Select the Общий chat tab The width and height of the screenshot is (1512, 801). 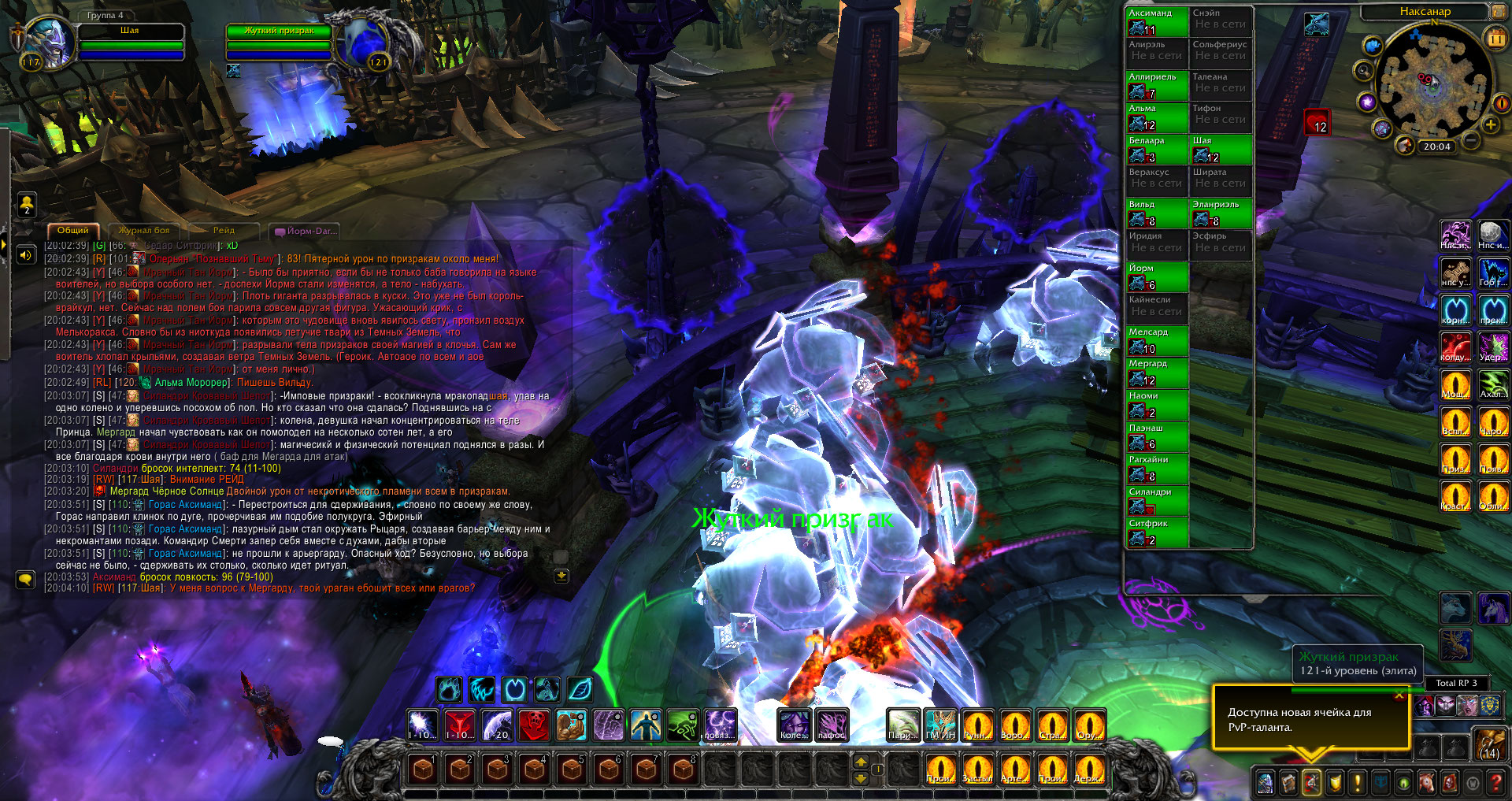coord(72,231)
